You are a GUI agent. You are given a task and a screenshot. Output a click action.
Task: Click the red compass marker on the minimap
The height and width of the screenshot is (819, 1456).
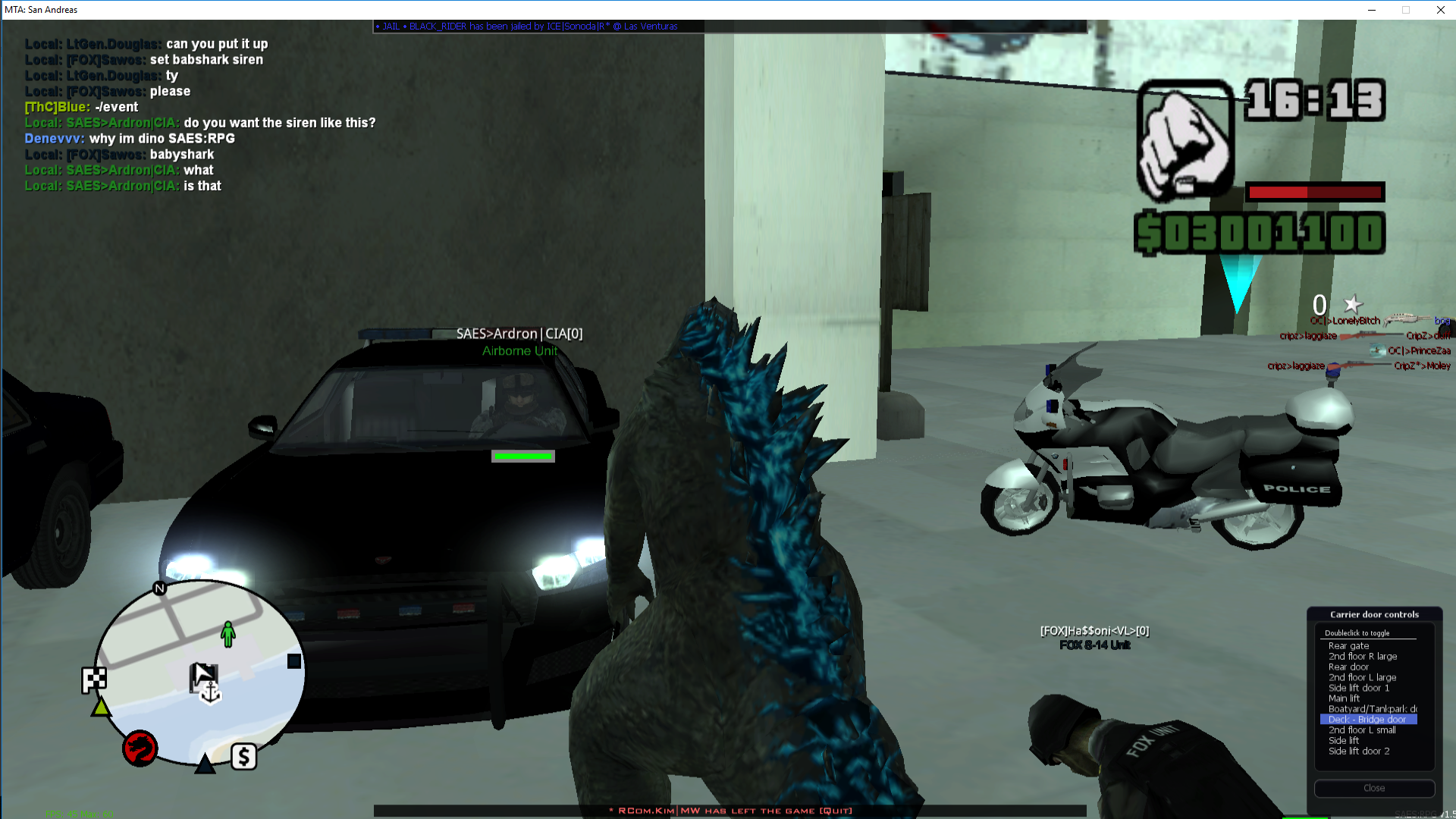coord(139,748)
